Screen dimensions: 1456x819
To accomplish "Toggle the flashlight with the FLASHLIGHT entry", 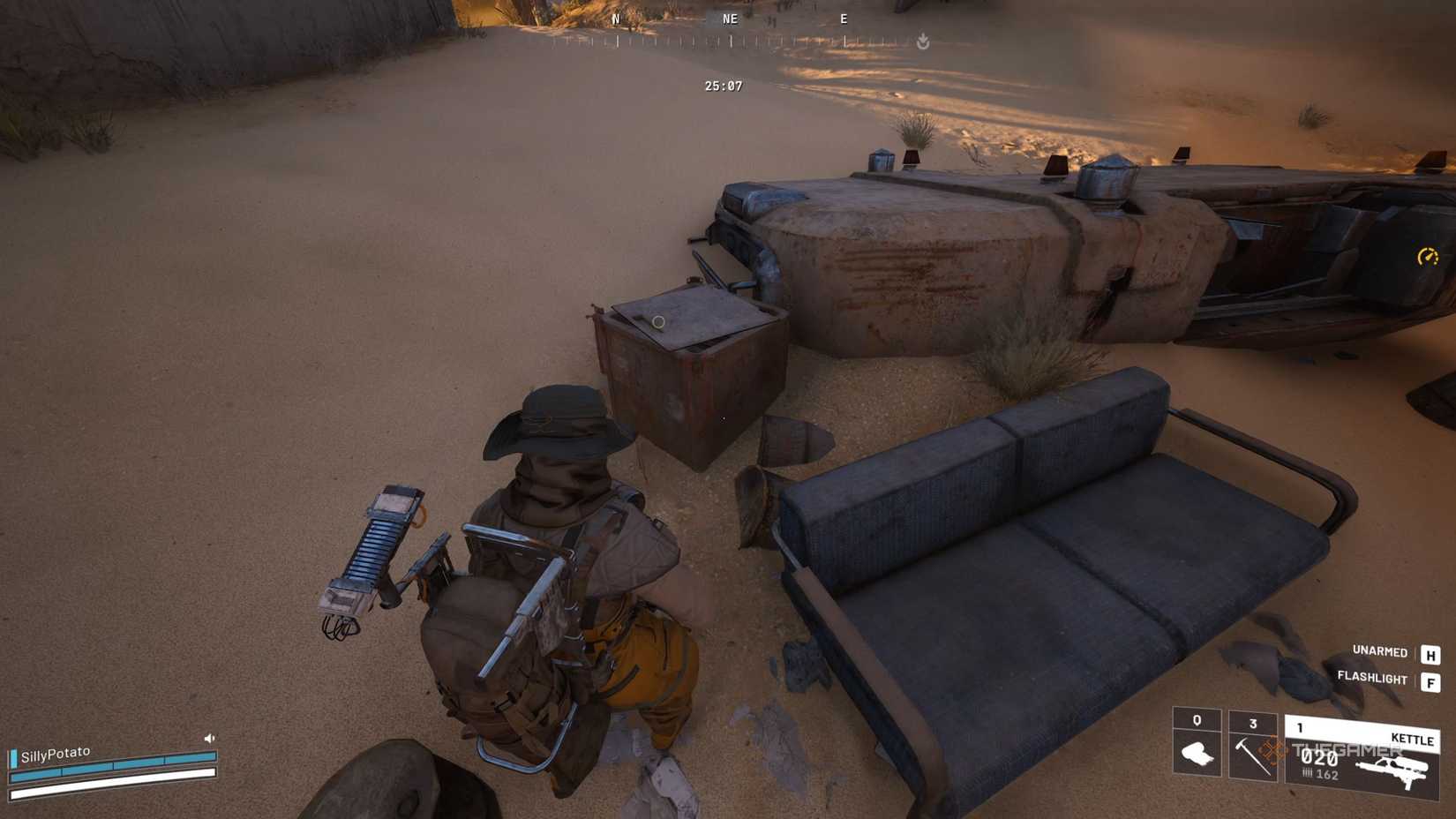I will [1371, 678].
